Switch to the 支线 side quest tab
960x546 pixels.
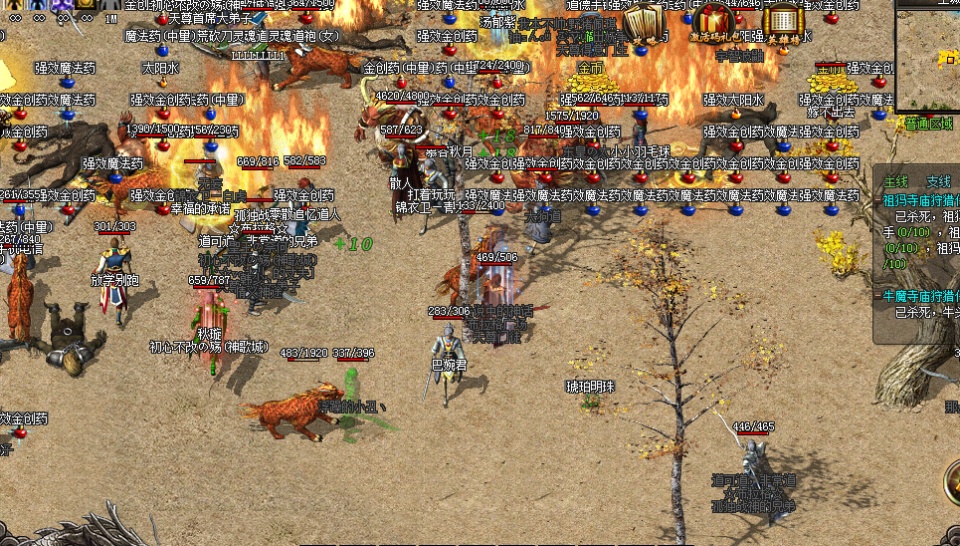(938, 181)
